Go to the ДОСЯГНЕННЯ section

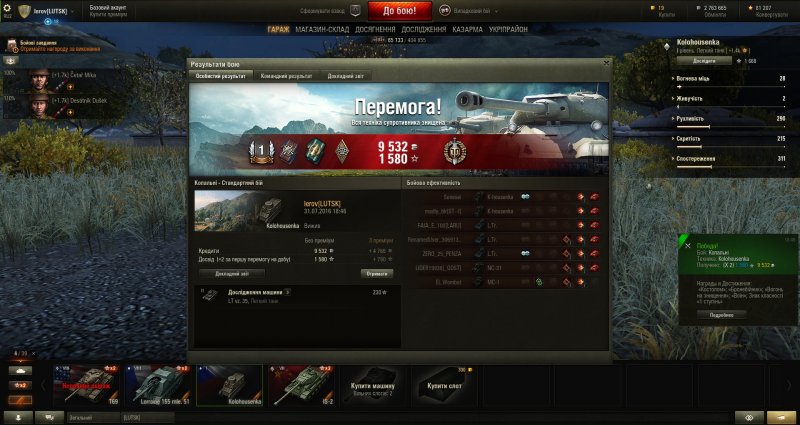click(x=373, y=30)
